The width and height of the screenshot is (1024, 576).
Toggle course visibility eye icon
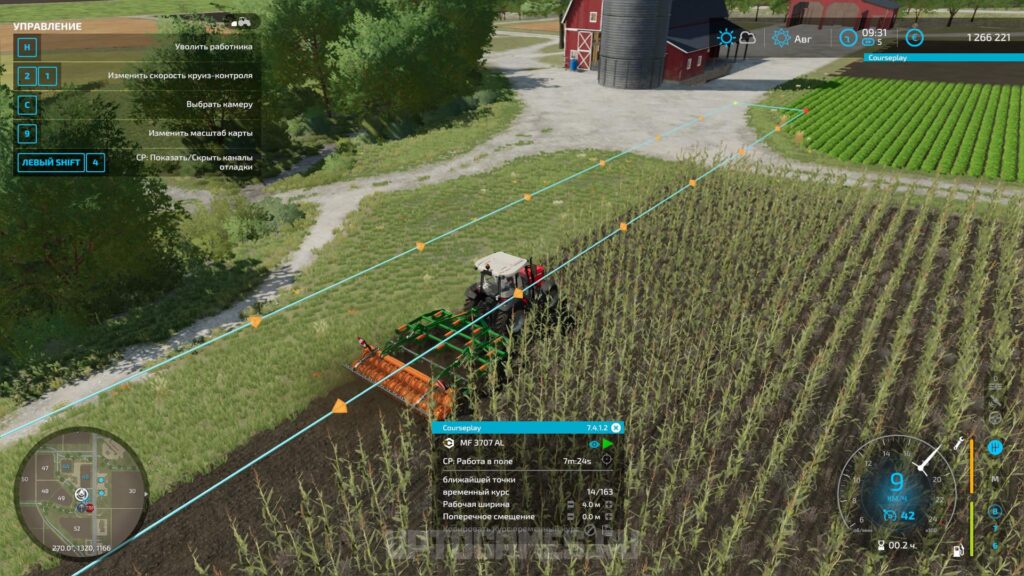coord(594,444)
